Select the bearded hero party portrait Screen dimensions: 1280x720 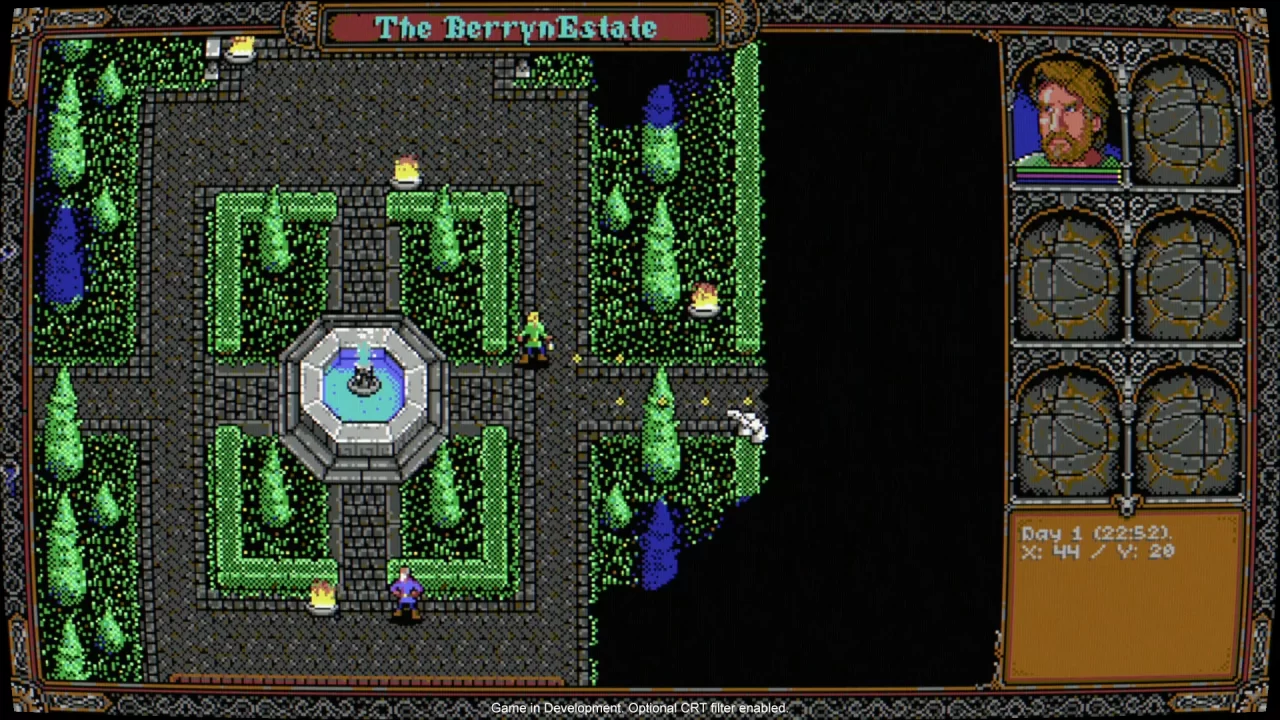click(1067, 118)
